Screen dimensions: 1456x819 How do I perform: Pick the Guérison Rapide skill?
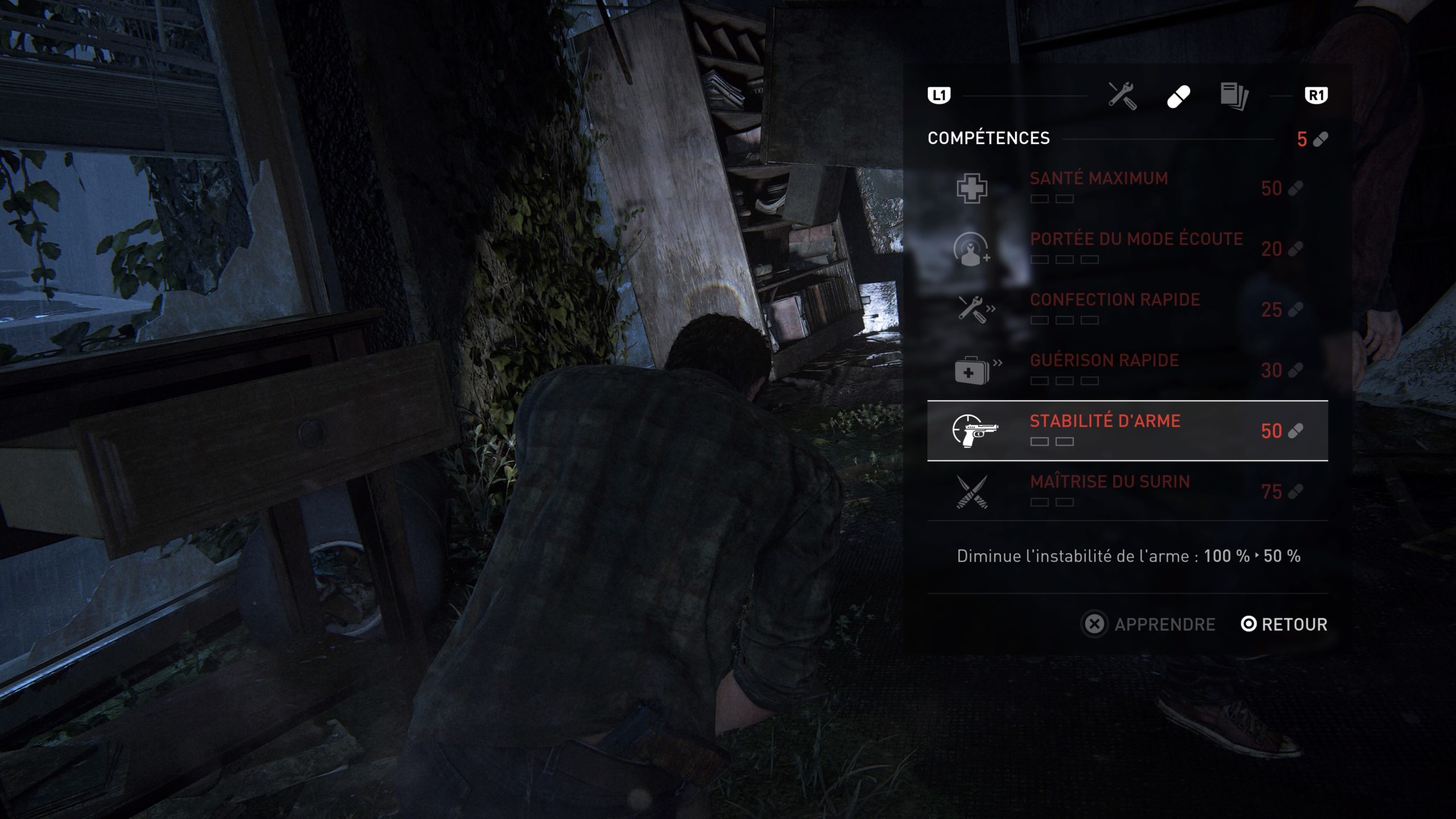coord(1126,370)
